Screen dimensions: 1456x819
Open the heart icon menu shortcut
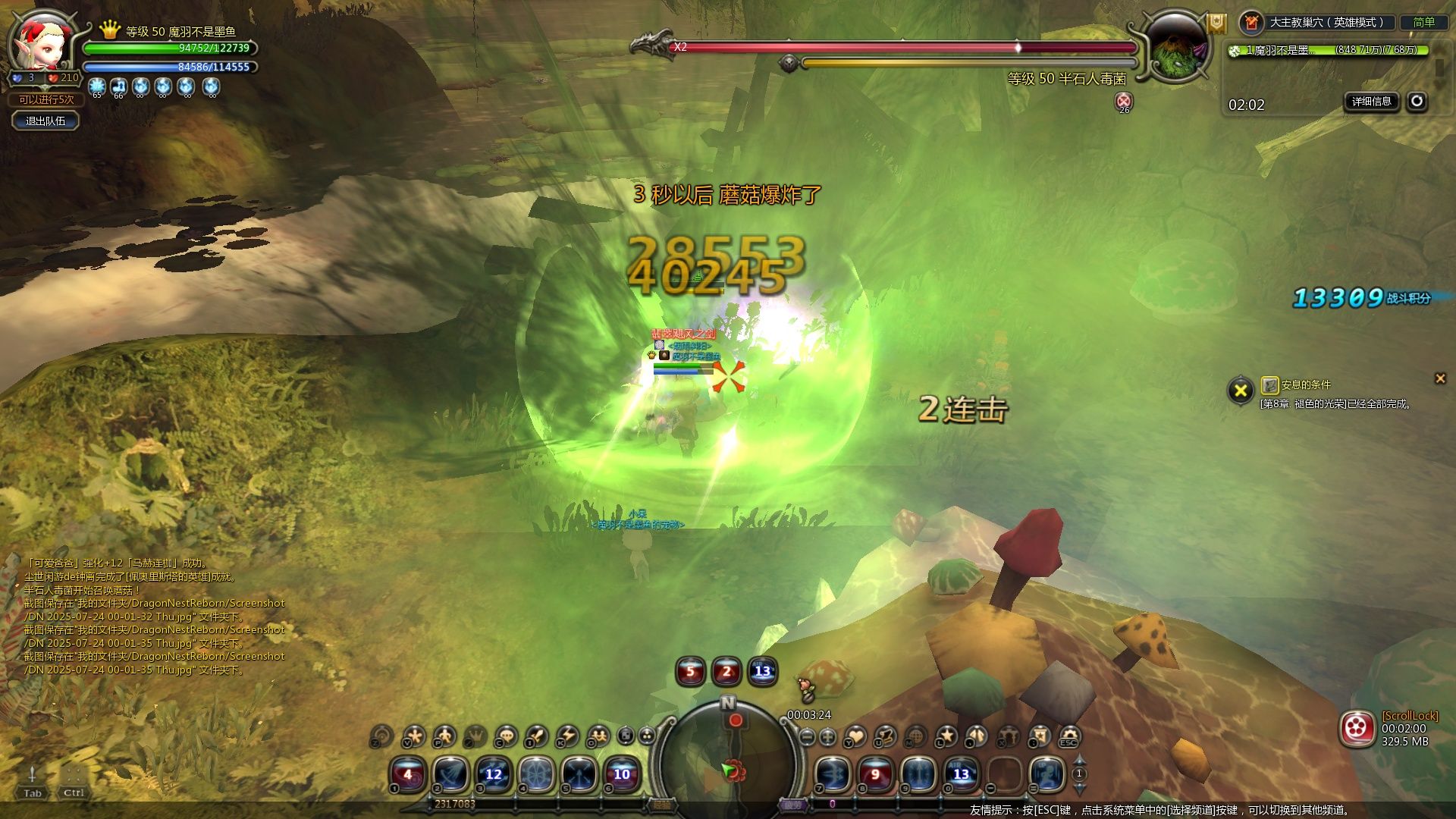click(x=855, y=736)
